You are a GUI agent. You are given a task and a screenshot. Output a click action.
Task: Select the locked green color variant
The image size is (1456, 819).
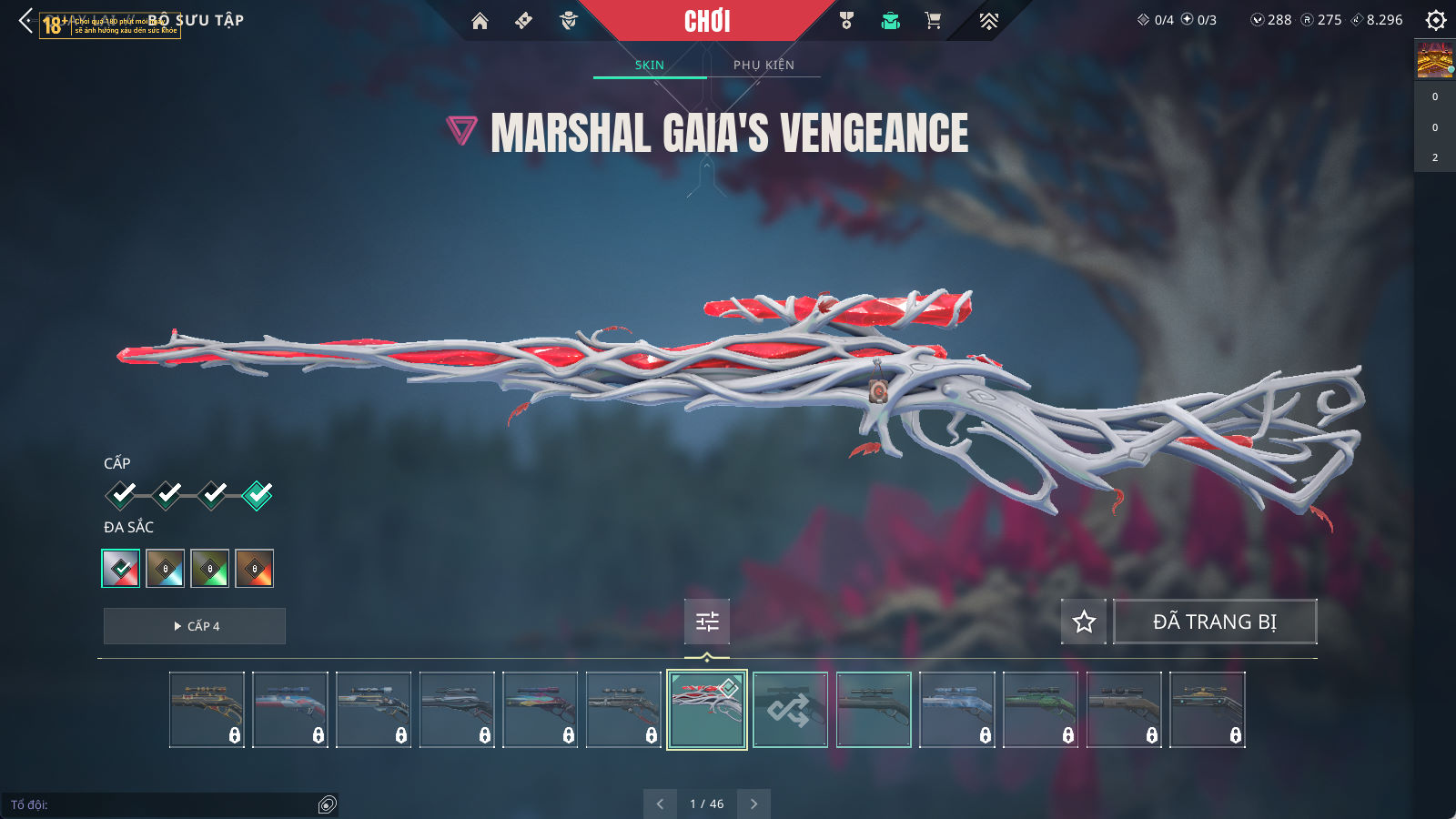click(210, 569)
